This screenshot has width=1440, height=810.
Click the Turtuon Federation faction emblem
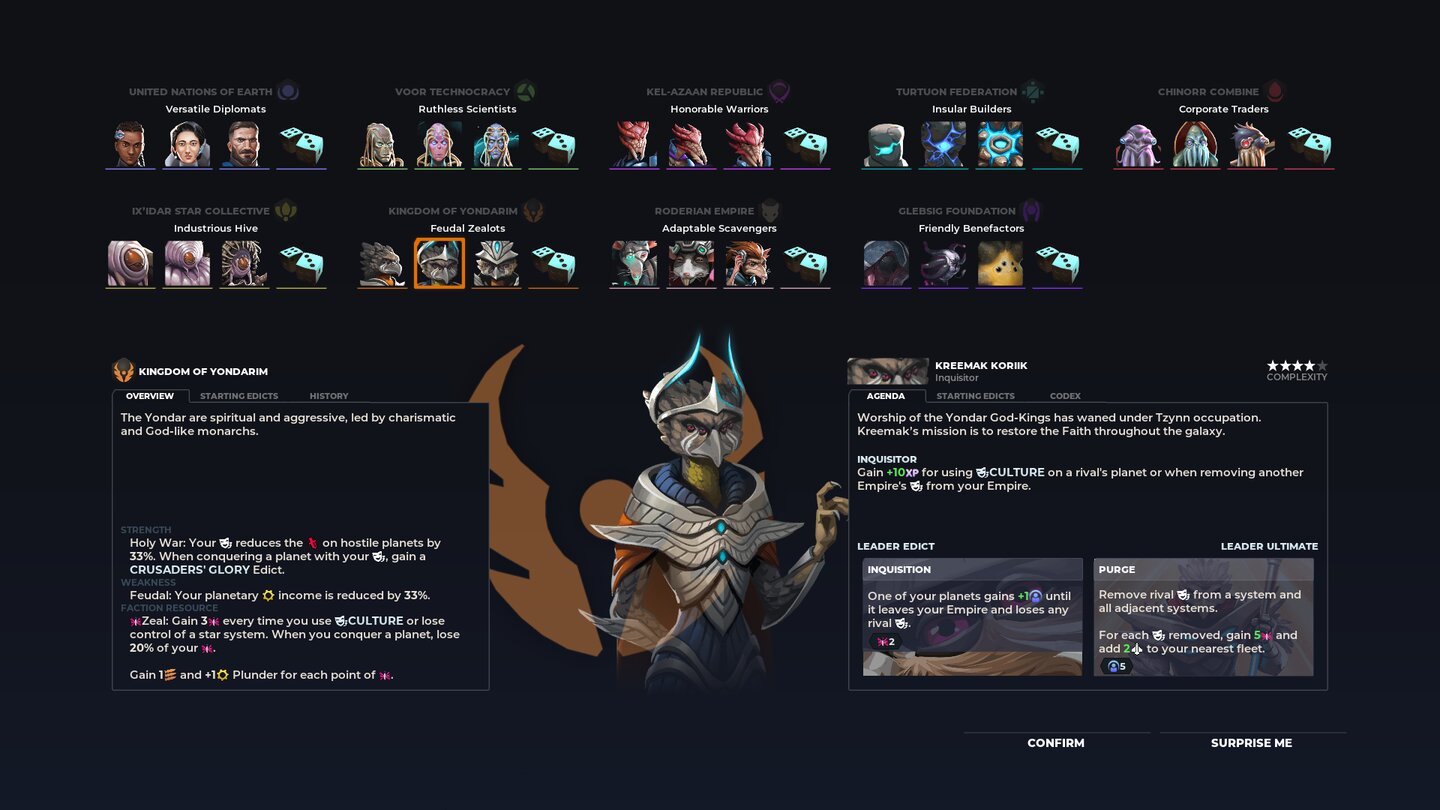[x=1033, y=90]
